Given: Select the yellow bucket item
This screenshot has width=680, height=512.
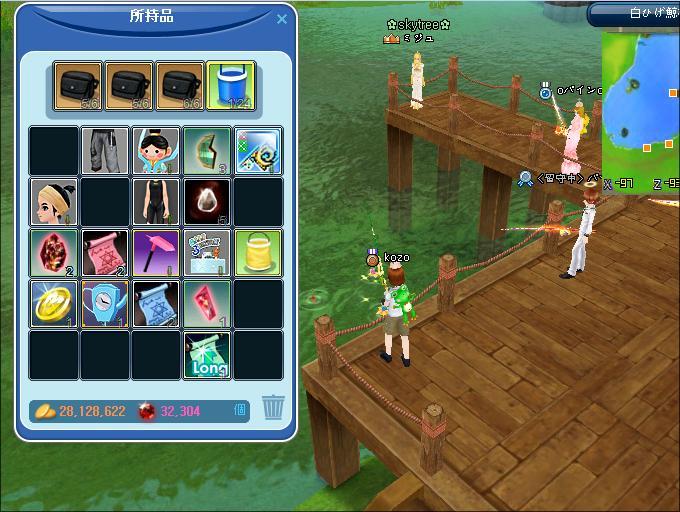Looking at the screenshot, I should pos(258,253).
